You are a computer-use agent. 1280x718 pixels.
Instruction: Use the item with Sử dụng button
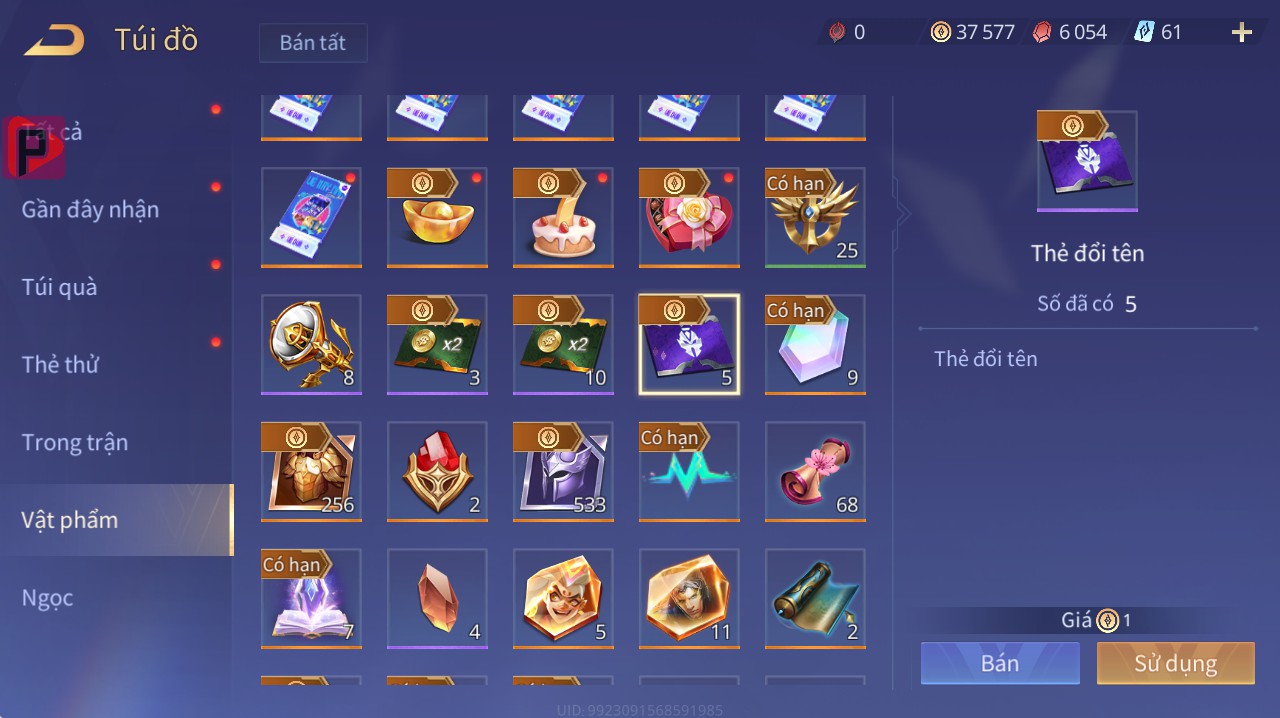coord(1175,663)
